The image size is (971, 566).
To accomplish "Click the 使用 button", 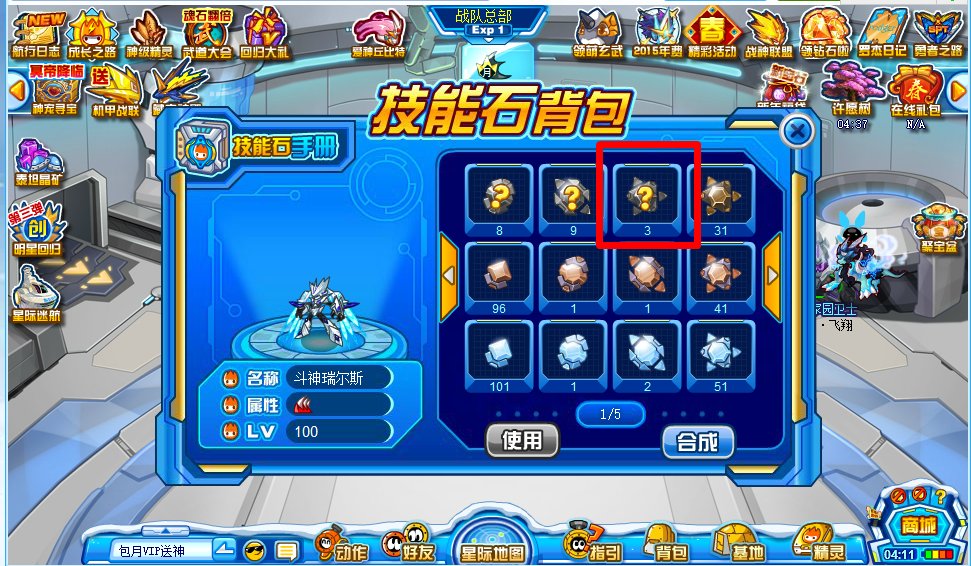I will coord(521,440).
